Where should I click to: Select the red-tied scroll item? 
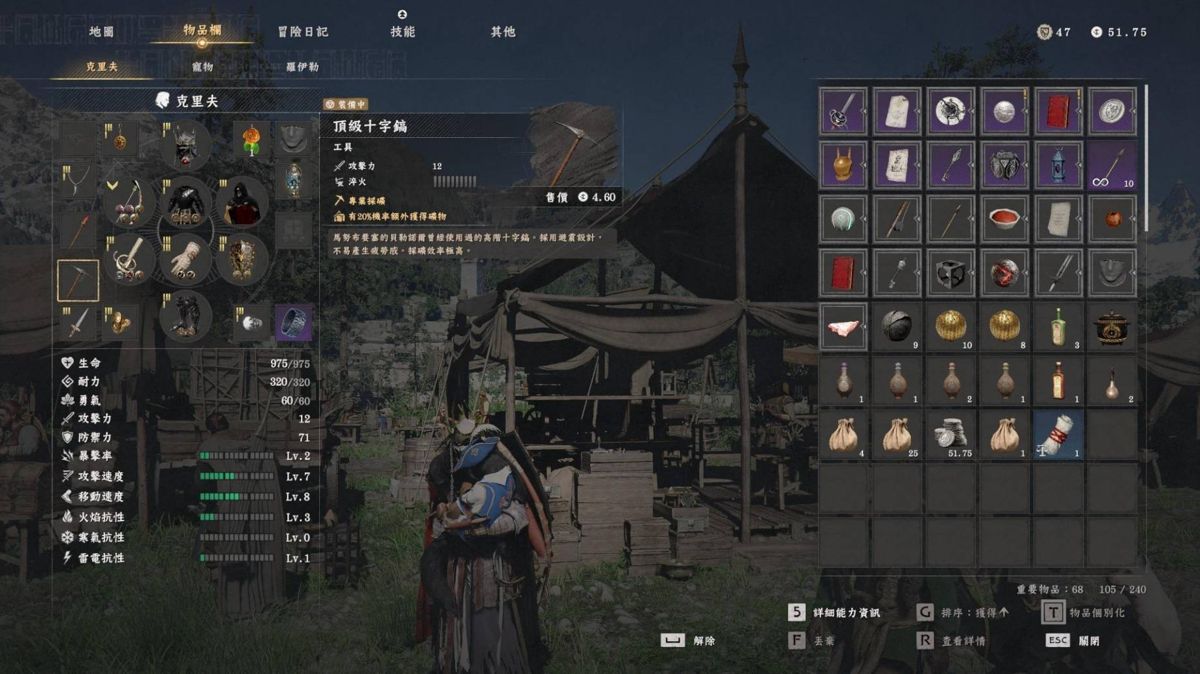pos(1058,435)
